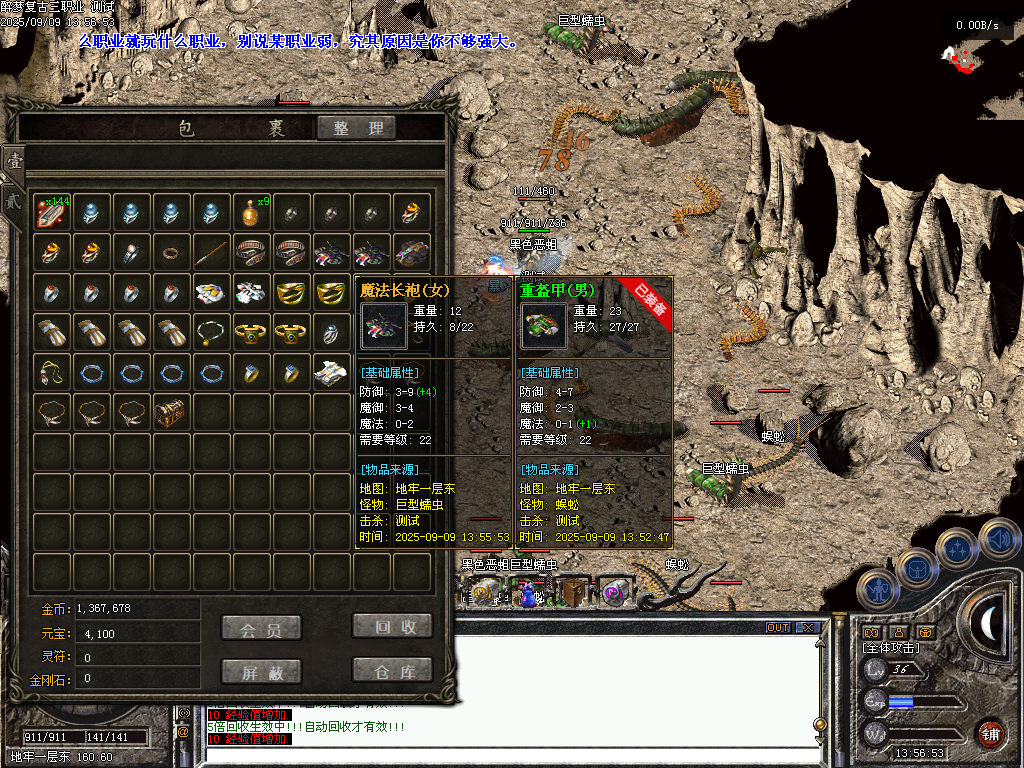Open the 仓库 warehouse
Viewport: 1024px width, 768px height.
[393, 670]
